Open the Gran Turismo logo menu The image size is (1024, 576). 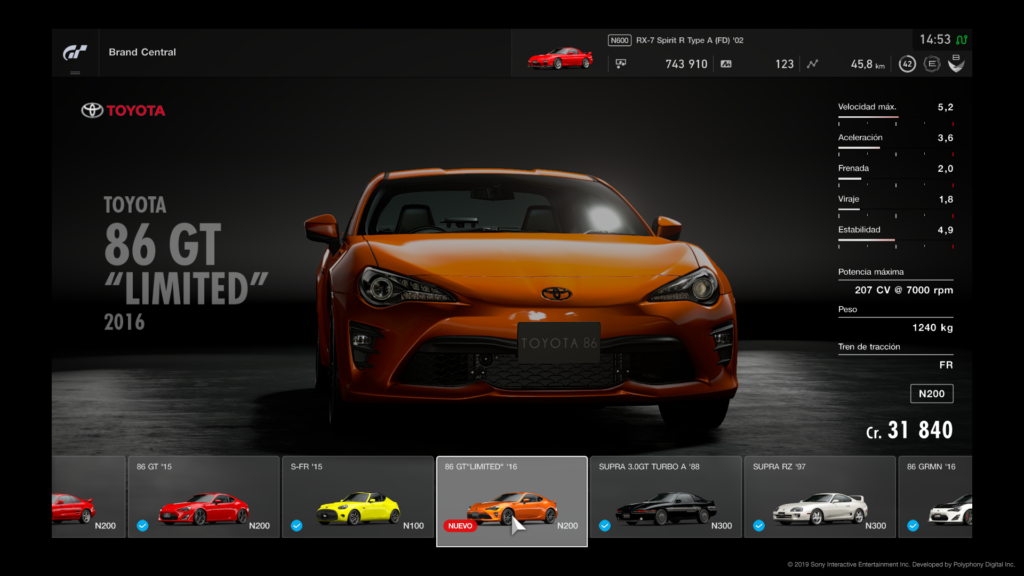coord(75,52)
